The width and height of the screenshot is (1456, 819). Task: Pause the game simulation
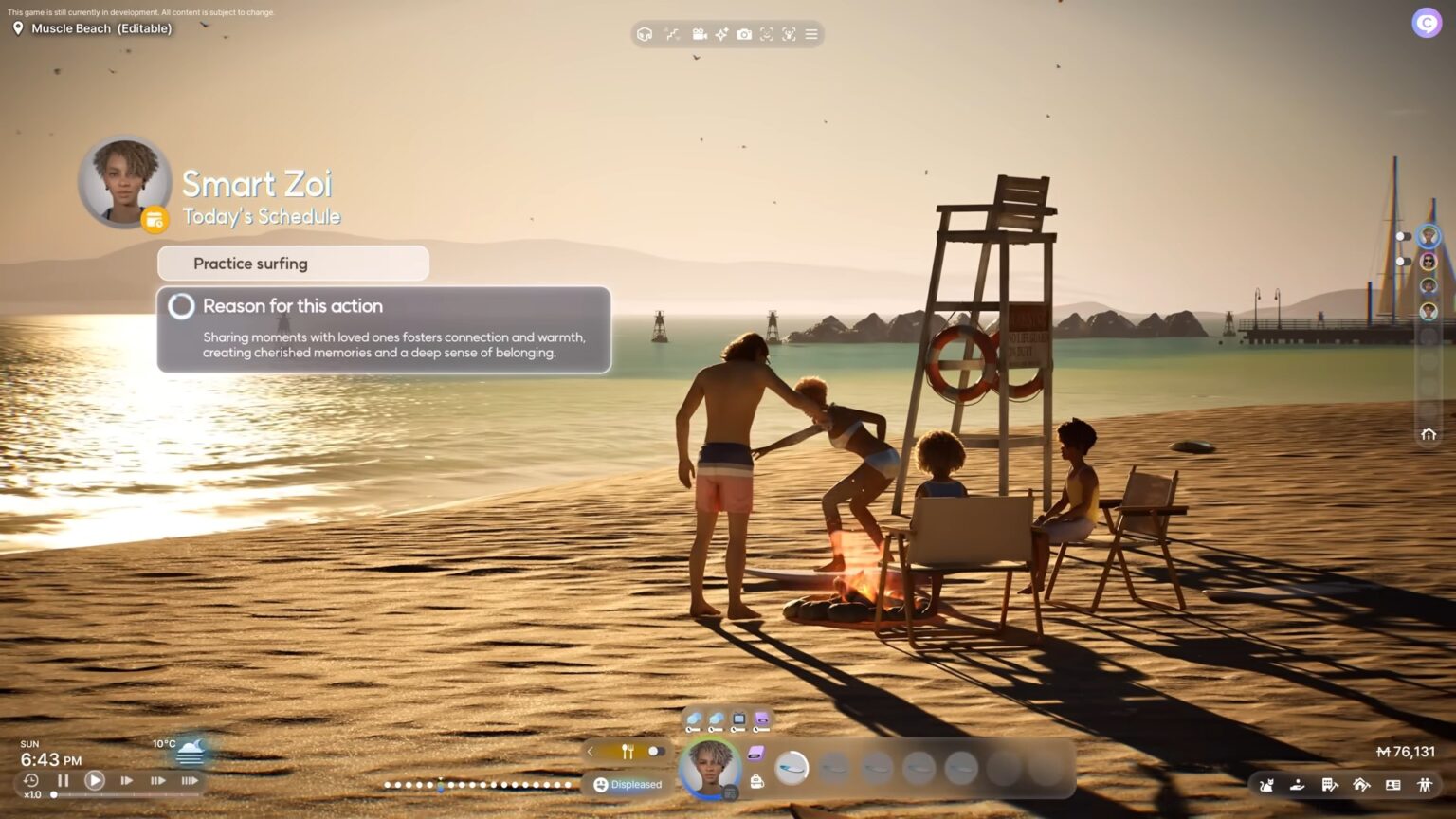click(63, 780)
